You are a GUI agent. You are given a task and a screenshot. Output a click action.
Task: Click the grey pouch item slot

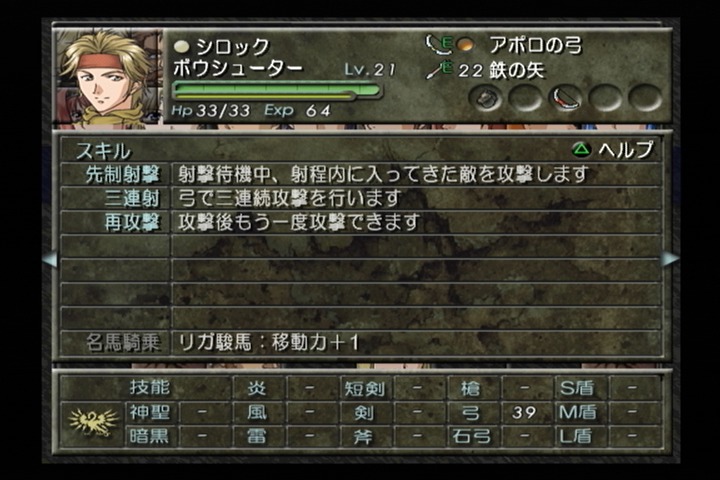tap(489, 98)
